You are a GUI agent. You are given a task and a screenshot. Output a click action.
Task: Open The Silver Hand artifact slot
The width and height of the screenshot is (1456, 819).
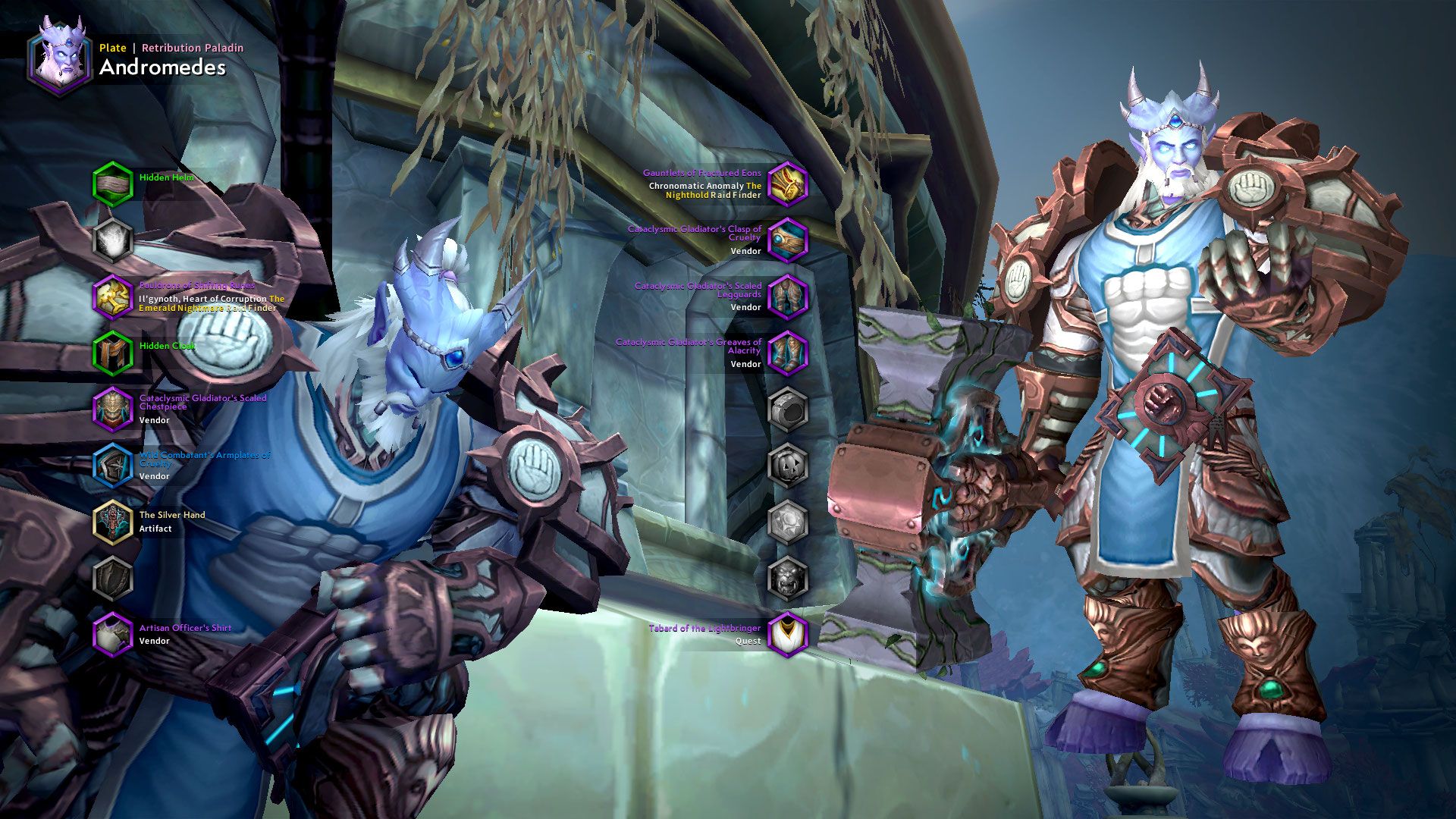[113, 522]
